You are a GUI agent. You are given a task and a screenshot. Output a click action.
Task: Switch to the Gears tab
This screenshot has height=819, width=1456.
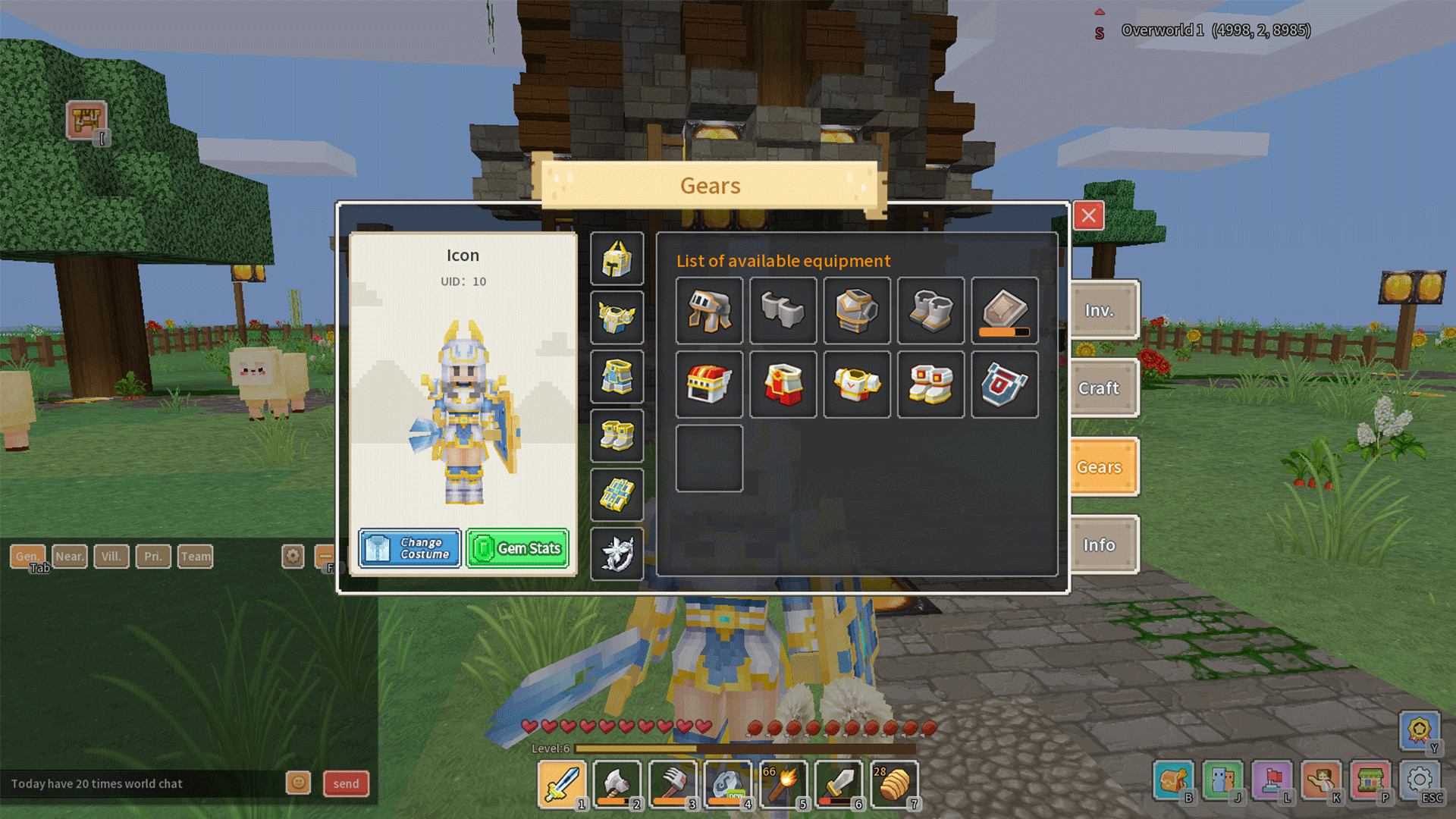coord(1101,467)
